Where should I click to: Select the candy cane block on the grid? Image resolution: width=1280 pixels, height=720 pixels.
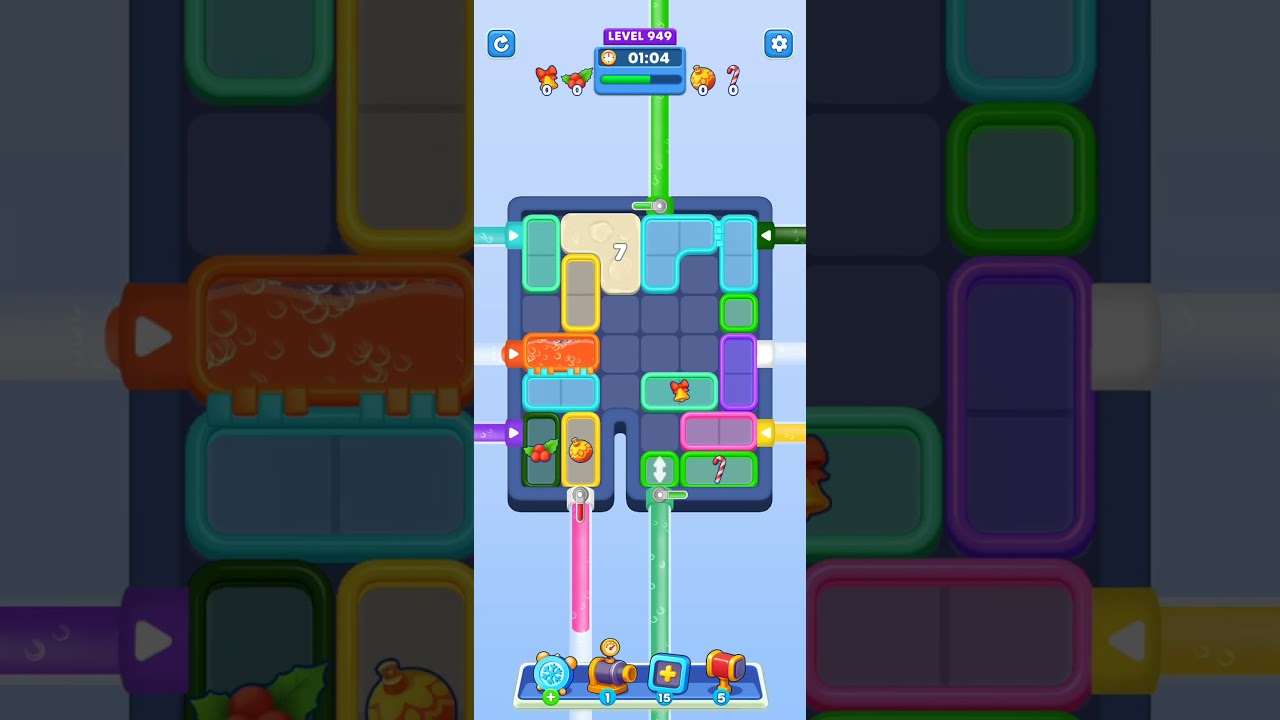pyautogui.click(x=718, y=470)
